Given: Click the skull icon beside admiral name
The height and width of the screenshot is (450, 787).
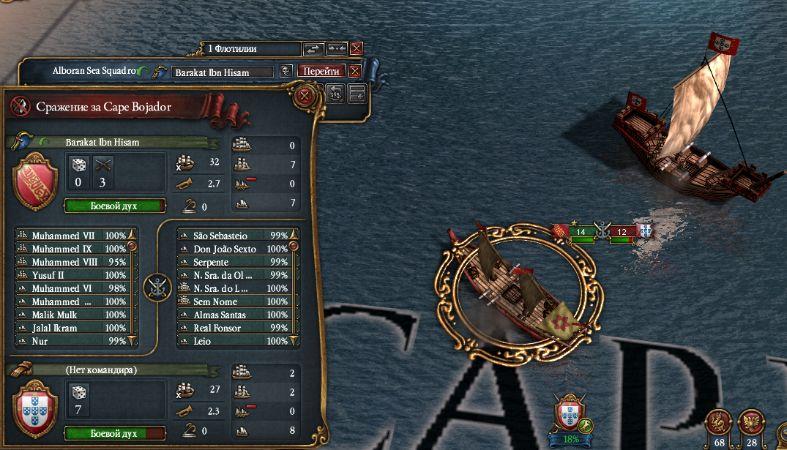Looking at the screenshot, I should tap(287, 71).
